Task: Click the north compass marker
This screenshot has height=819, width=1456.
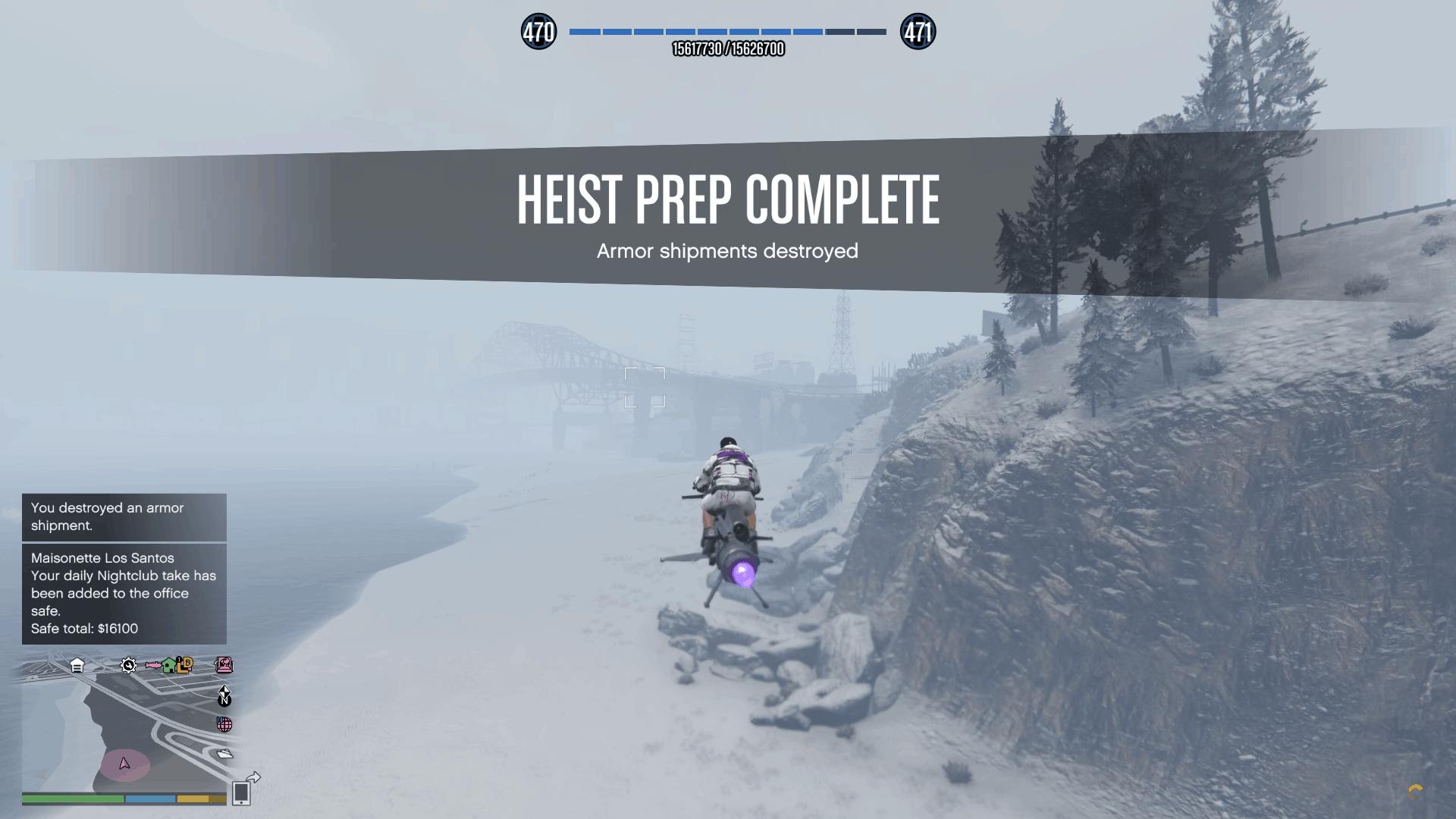Action: (224, 697)
